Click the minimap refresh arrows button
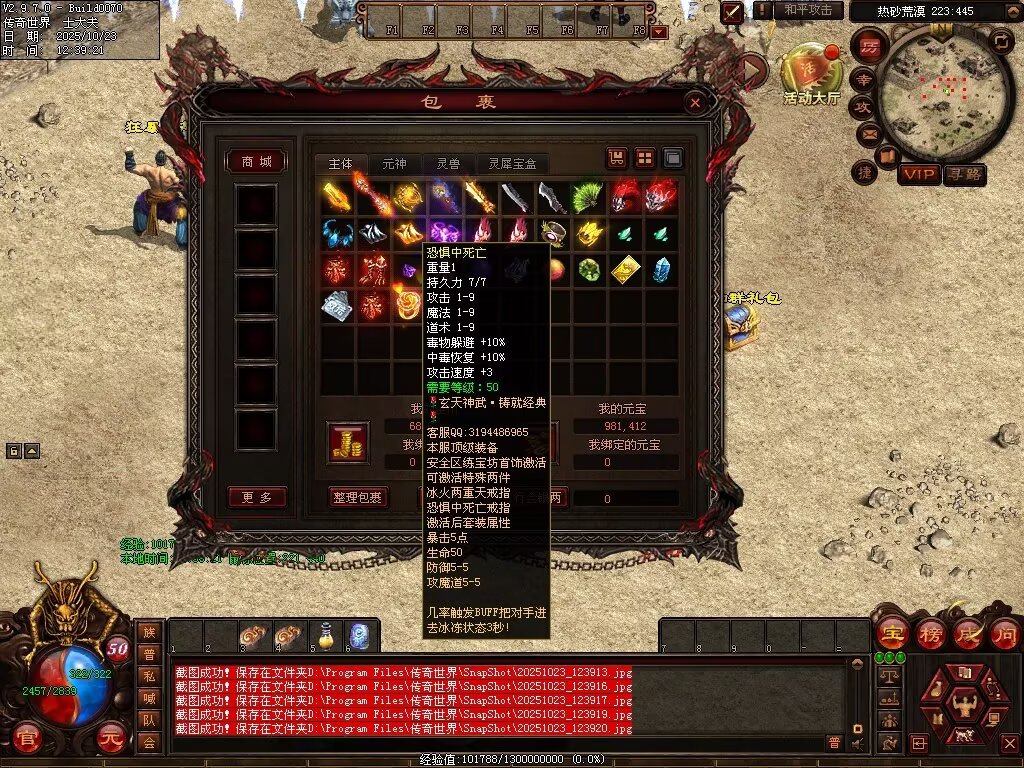The image size is (1024, 768). [x=1001, y=41]
